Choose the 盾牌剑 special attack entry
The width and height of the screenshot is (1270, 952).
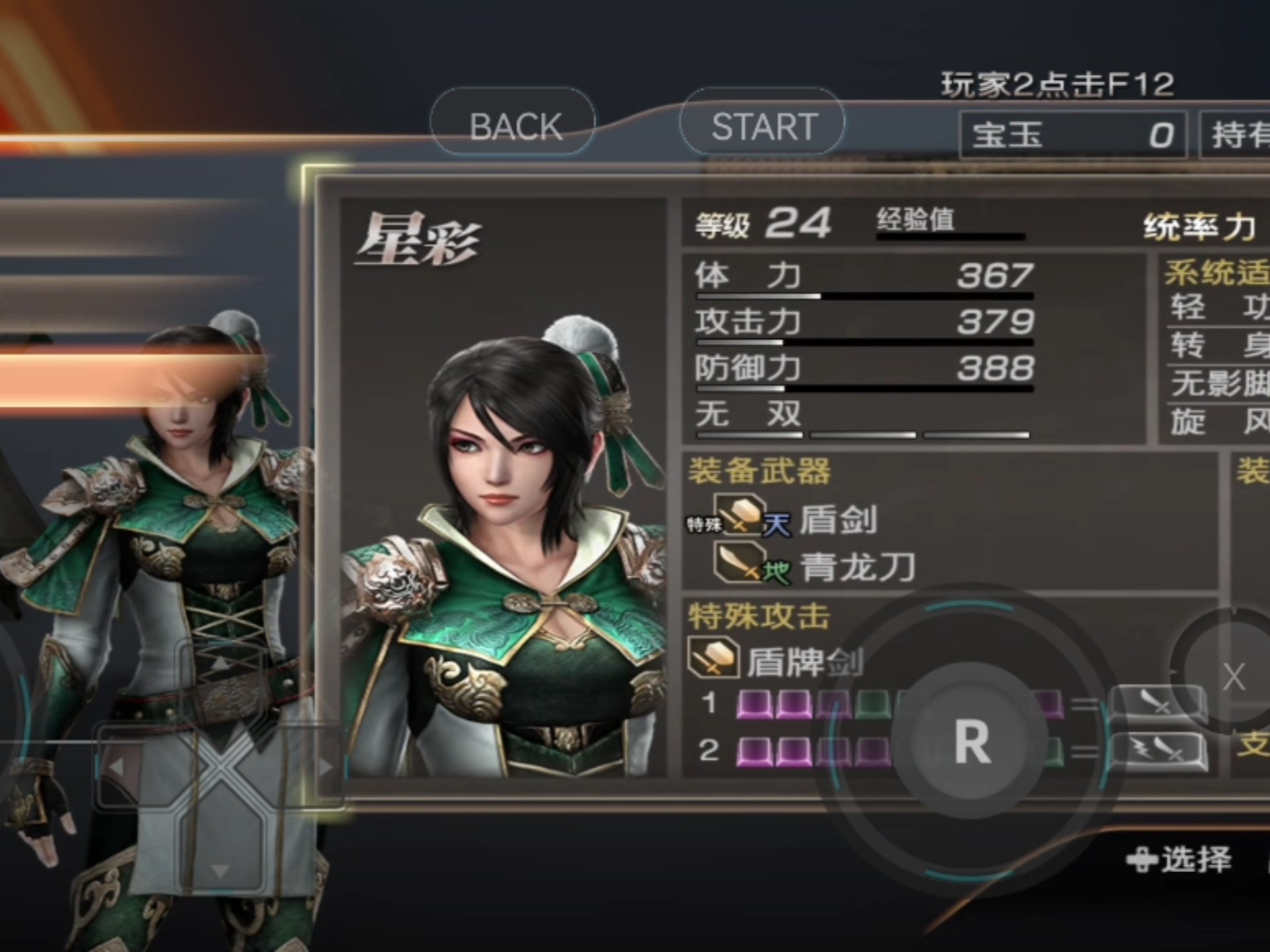(x=804, y=660)
